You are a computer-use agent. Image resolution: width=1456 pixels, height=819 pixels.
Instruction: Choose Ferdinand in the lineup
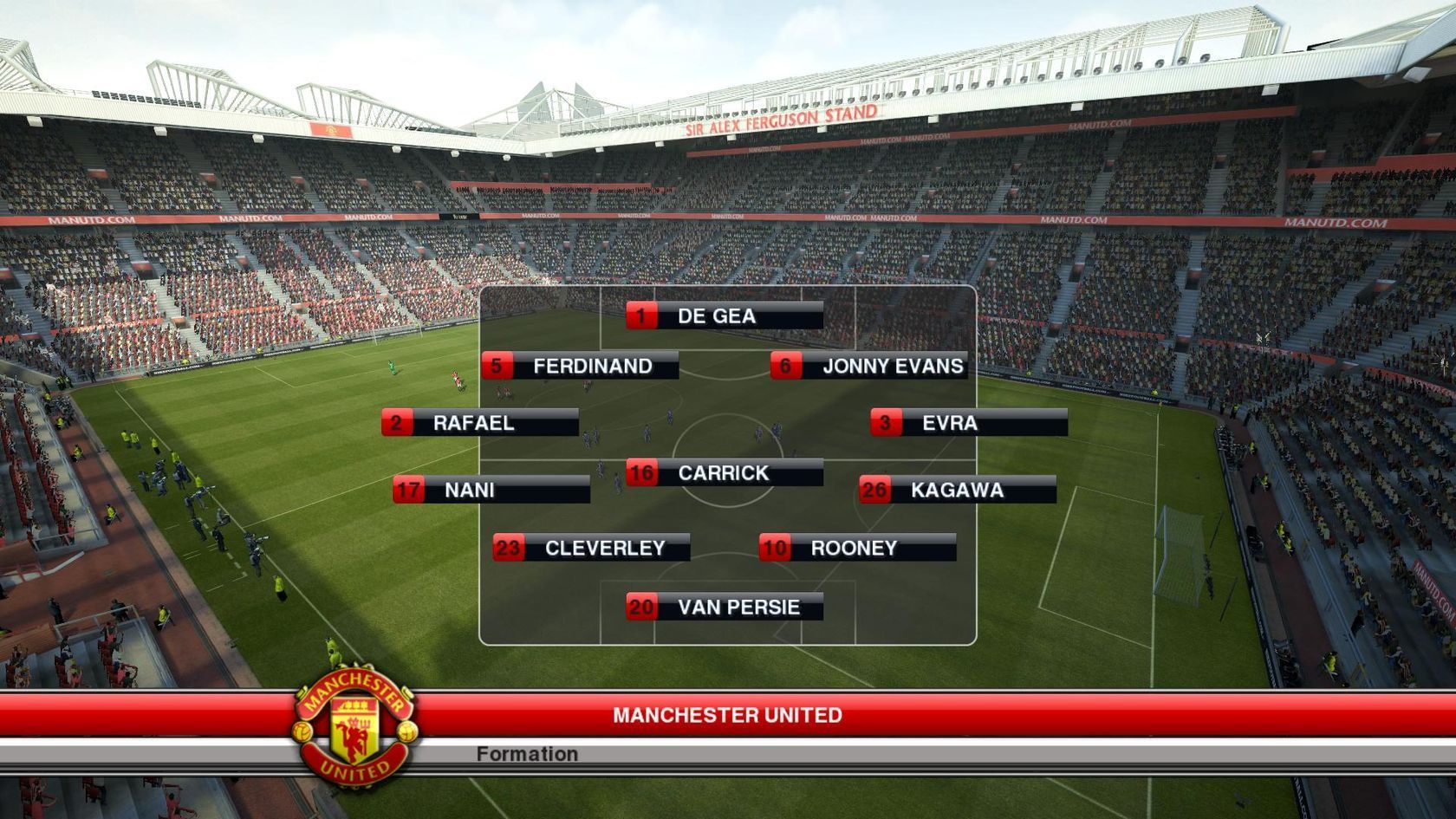(581, 367)
